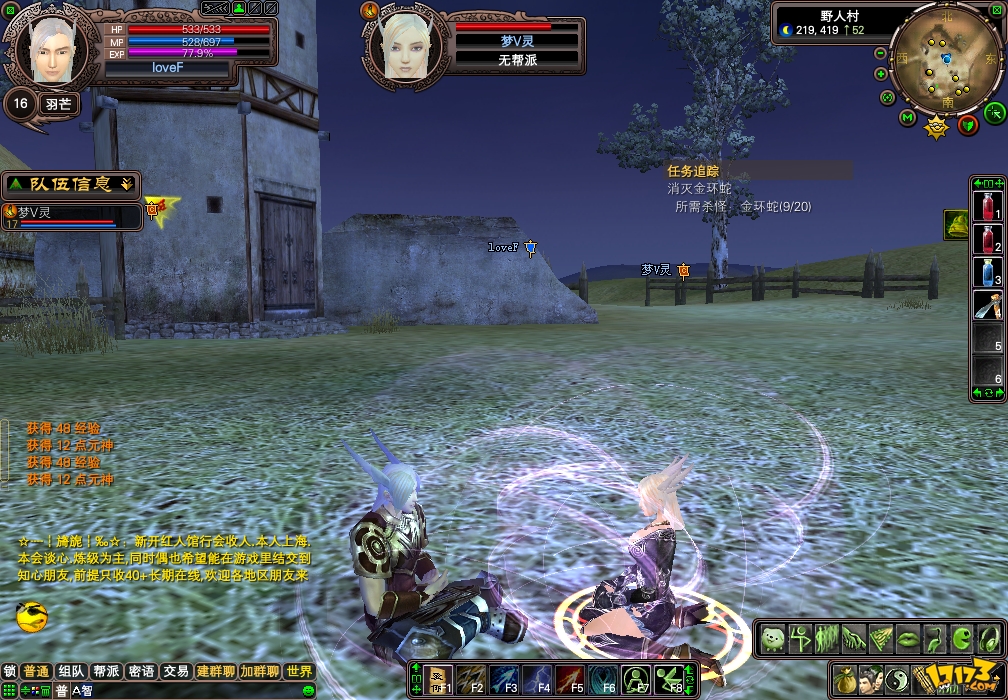Zoom in the minimap with plus button
The height and width of the screenshot is (700, 1008).
(x=880, y=74)
